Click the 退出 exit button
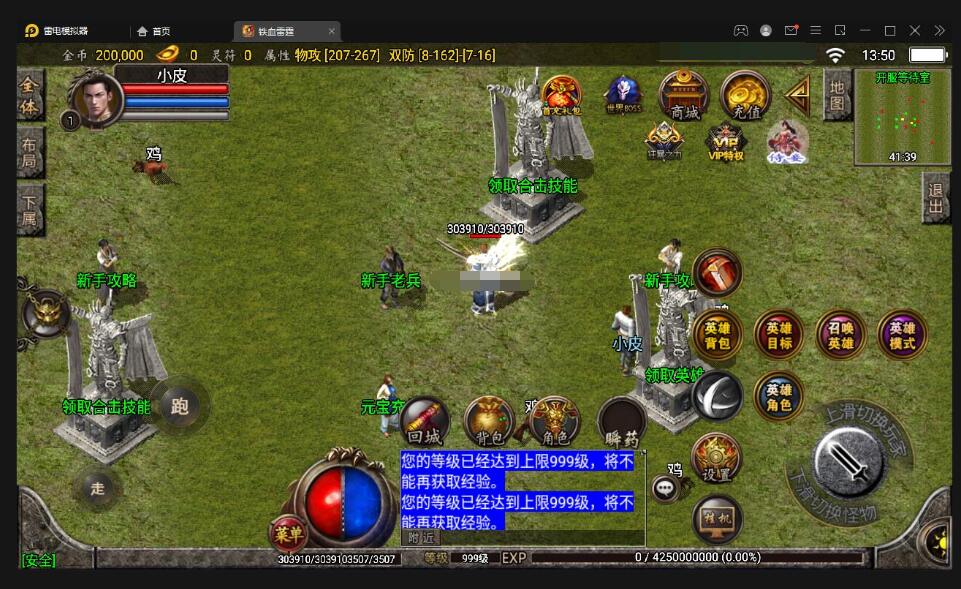 935,198
